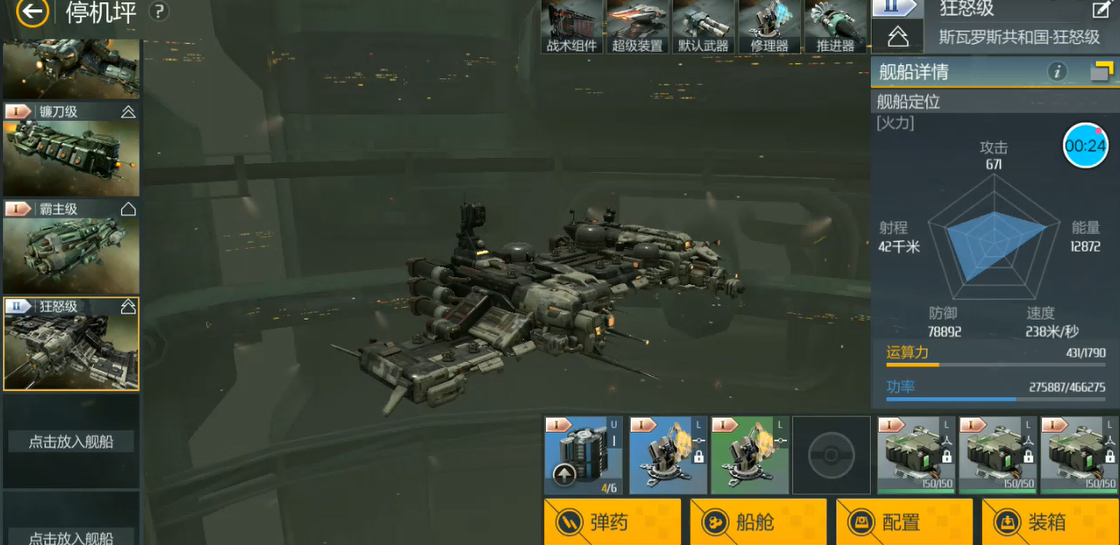Switch to the 超级装置 category
Viewport: 1120px width, 545px height.
point(637,27)
